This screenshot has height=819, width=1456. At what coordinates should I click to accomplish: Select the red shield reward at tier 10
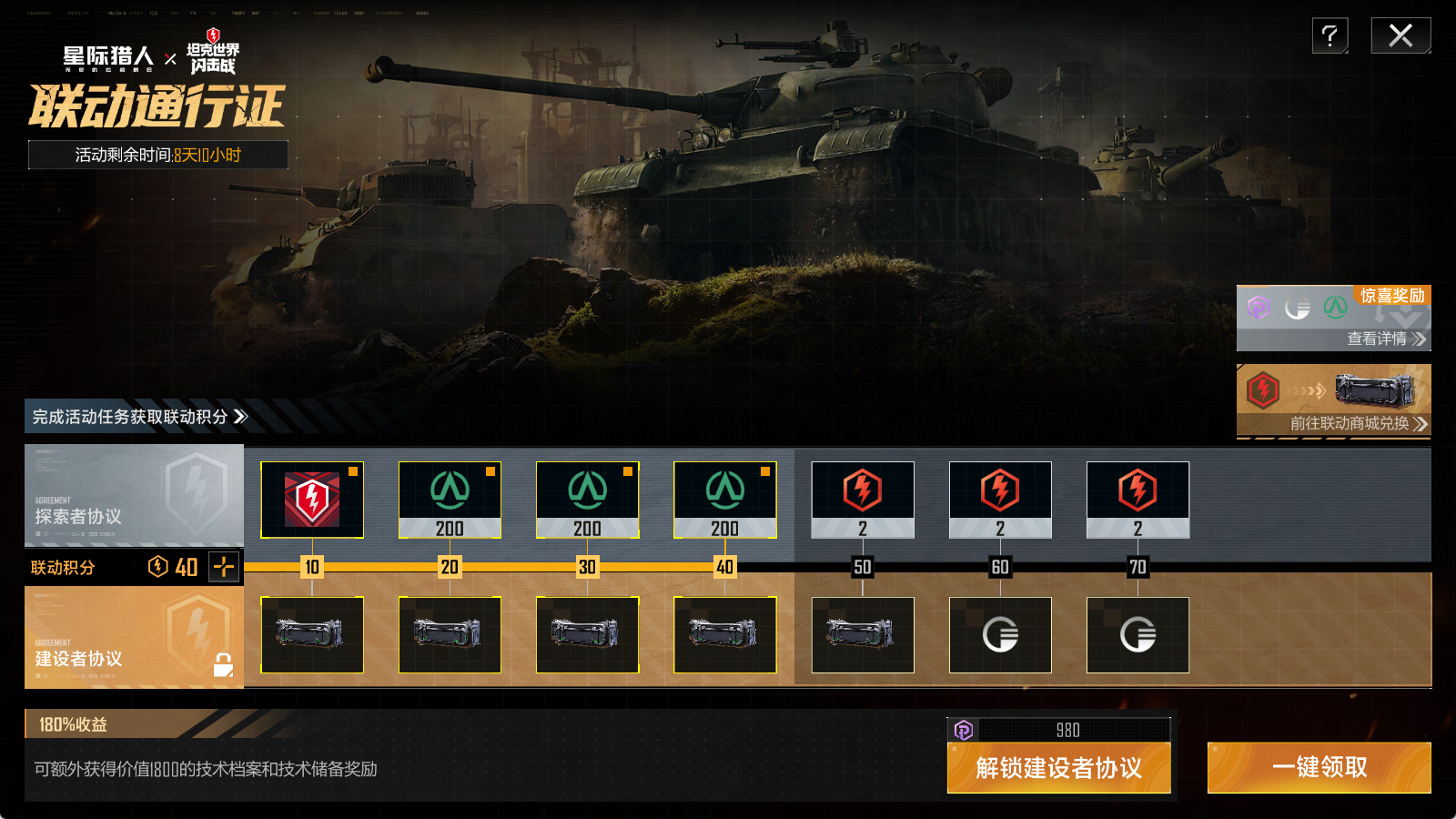312,500
